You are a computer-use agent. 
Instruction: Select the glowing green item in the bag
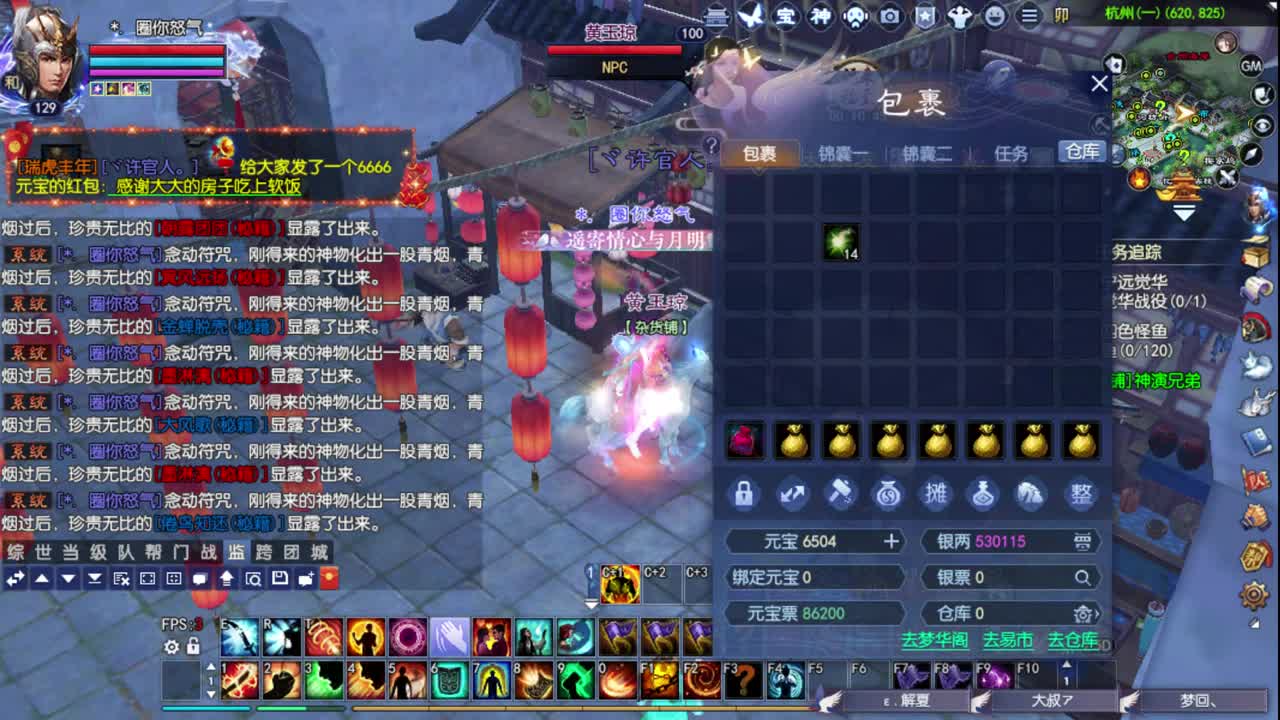point(843,243)
